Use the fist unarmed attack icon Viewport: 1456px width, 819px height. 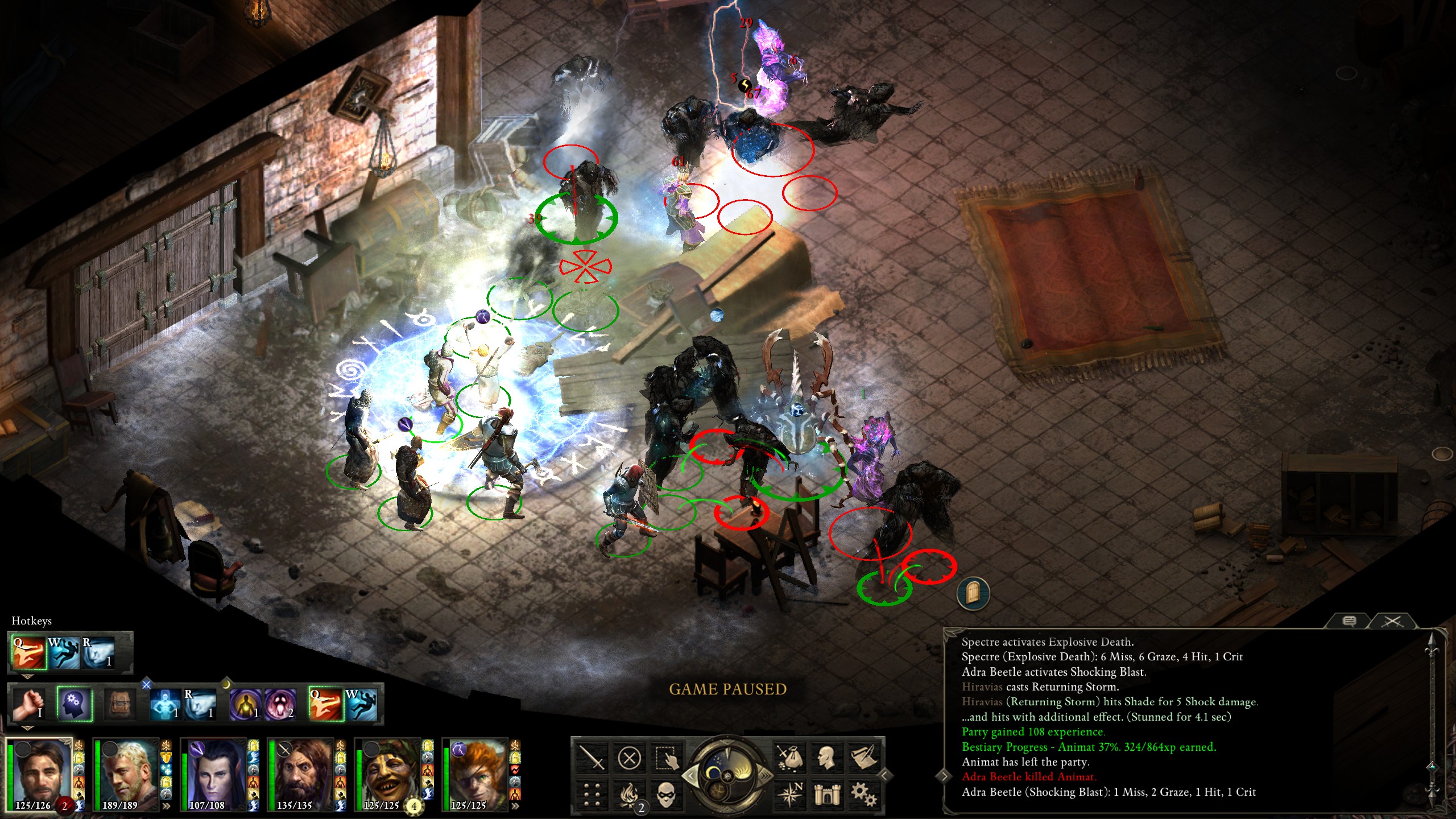click(x=30, y=704)
